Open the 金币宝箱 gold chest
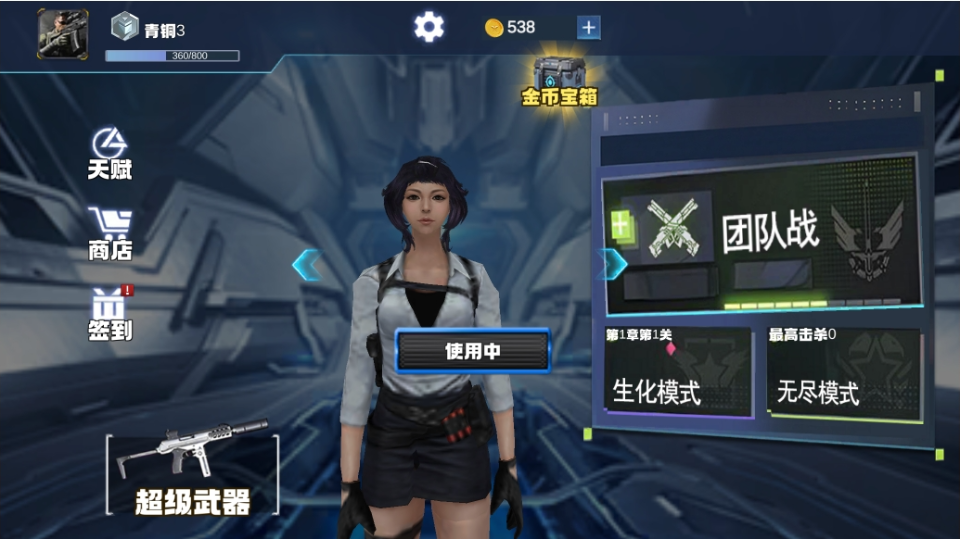 pos(559,81)
